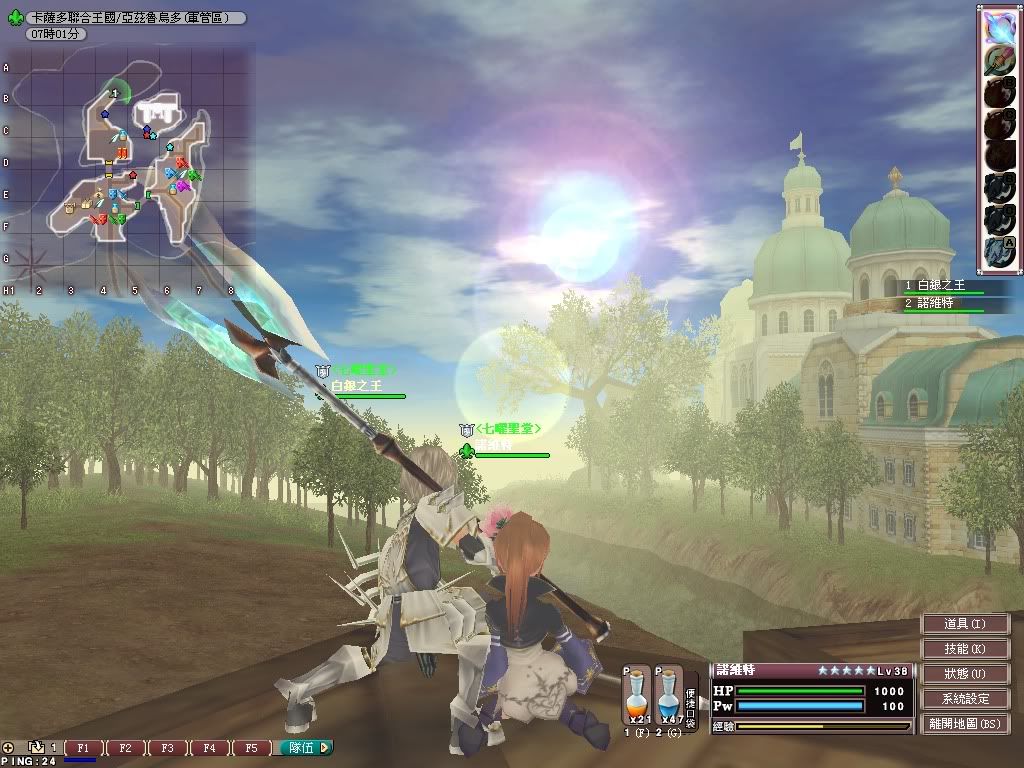Use the blue potion in quick slot 2
This screenshot has width=1024, height=768.
[669, 696]
